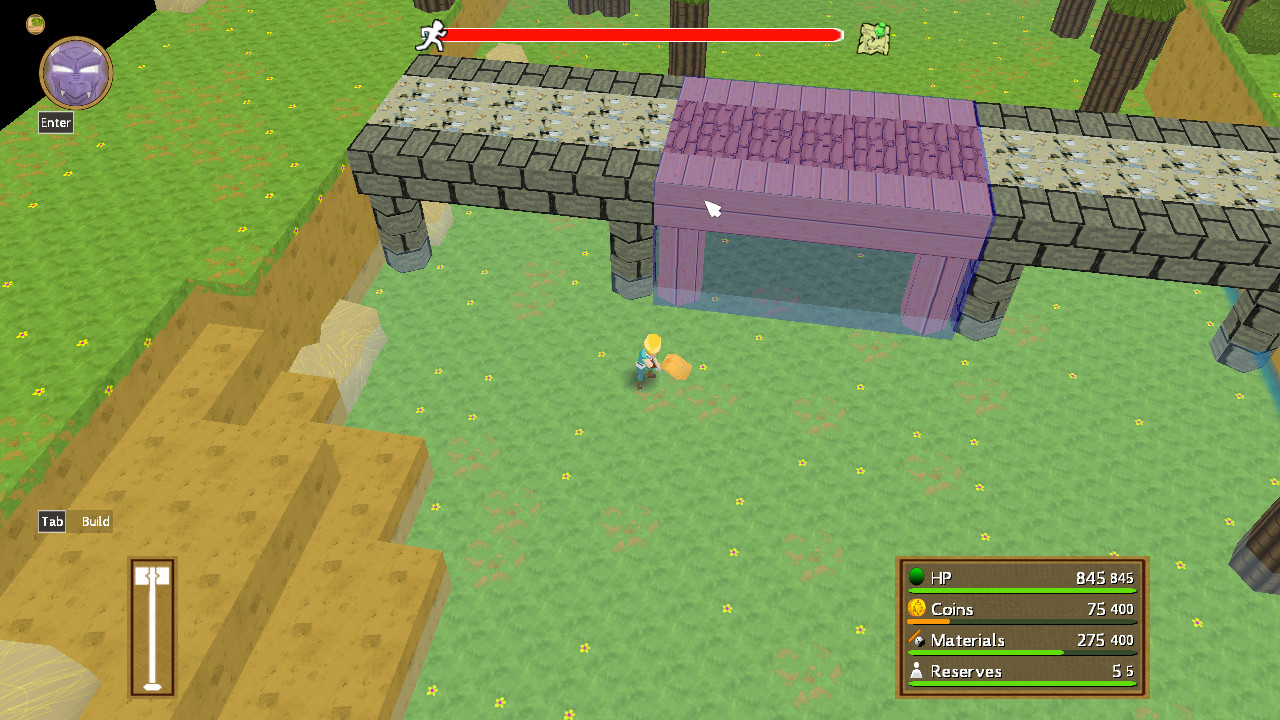
Task: Click the purple house blueprint
Action: click(x=820, y=200)
